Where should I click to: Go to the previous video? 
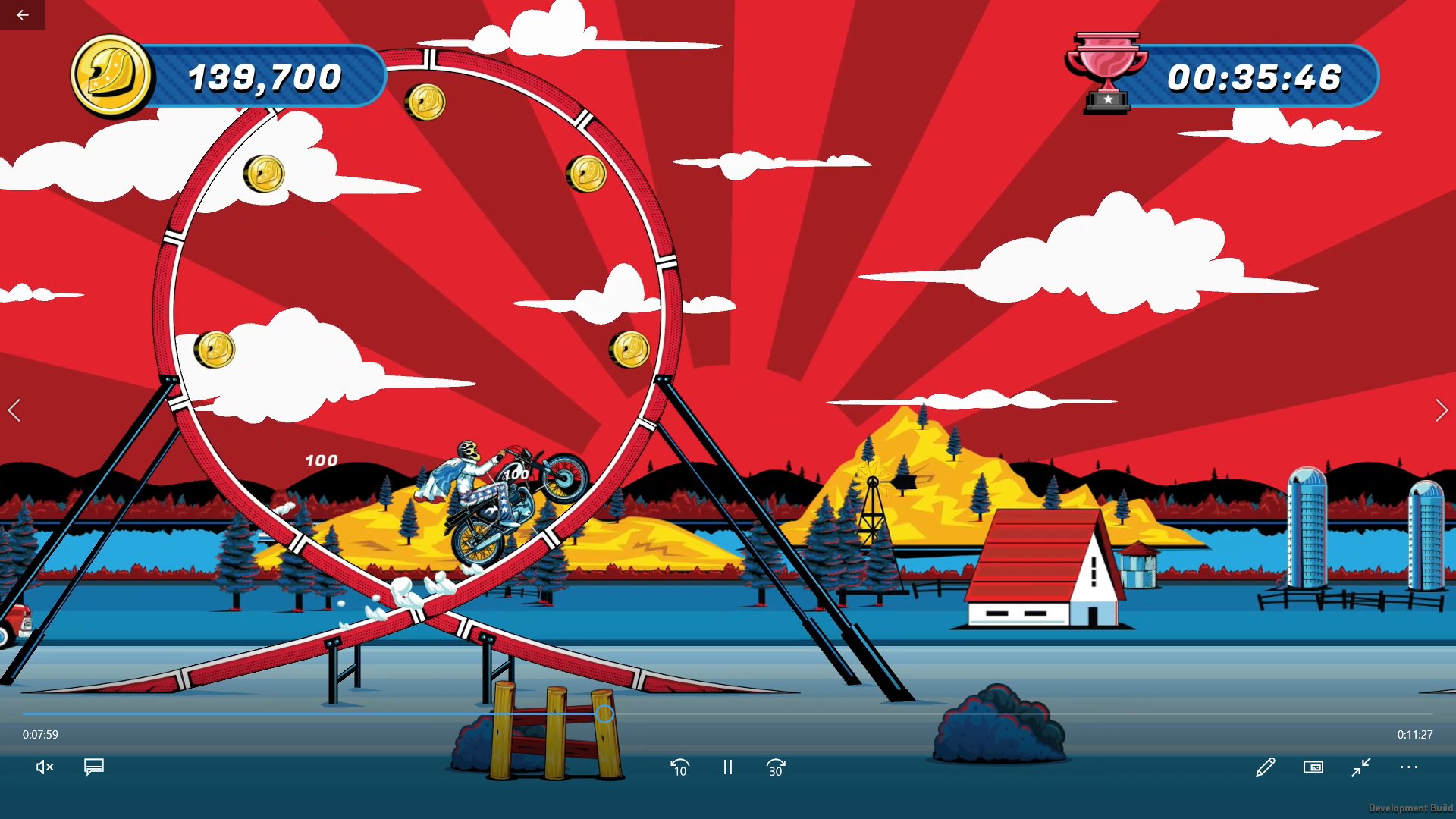coord(14,410)
